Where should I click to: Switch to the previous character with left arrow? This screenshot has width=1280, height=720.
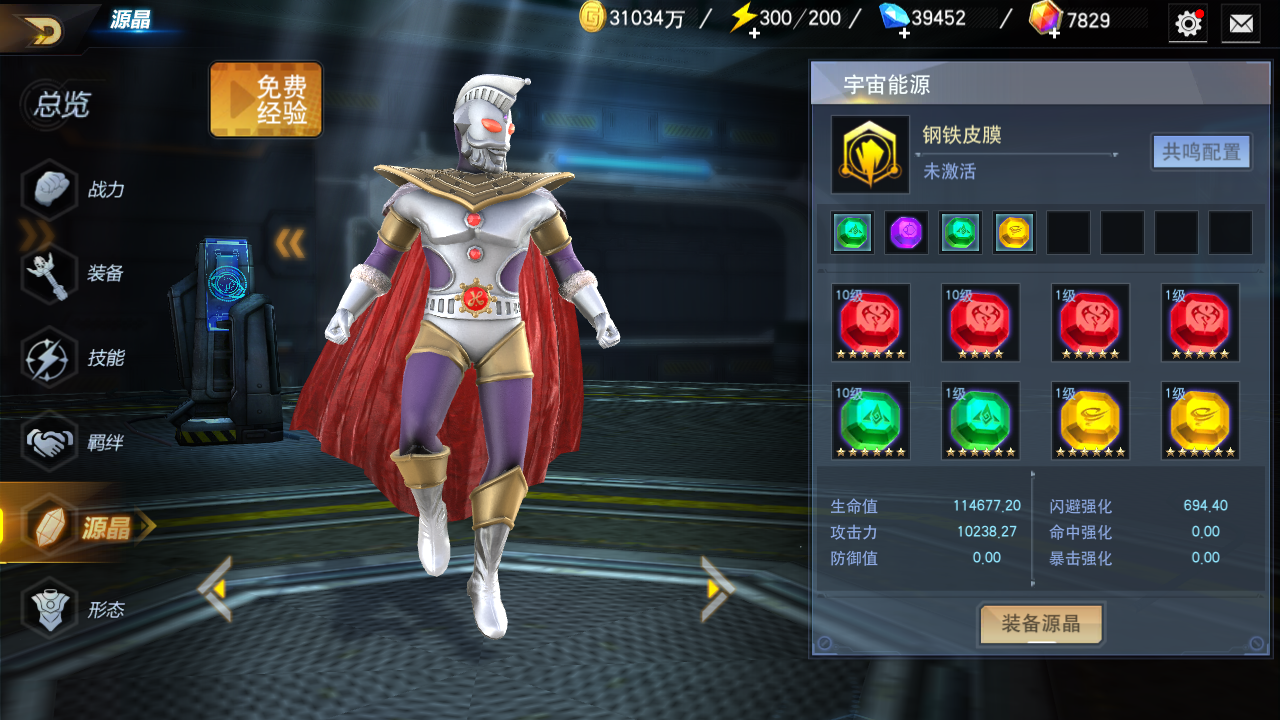click(x=216, y=589)
